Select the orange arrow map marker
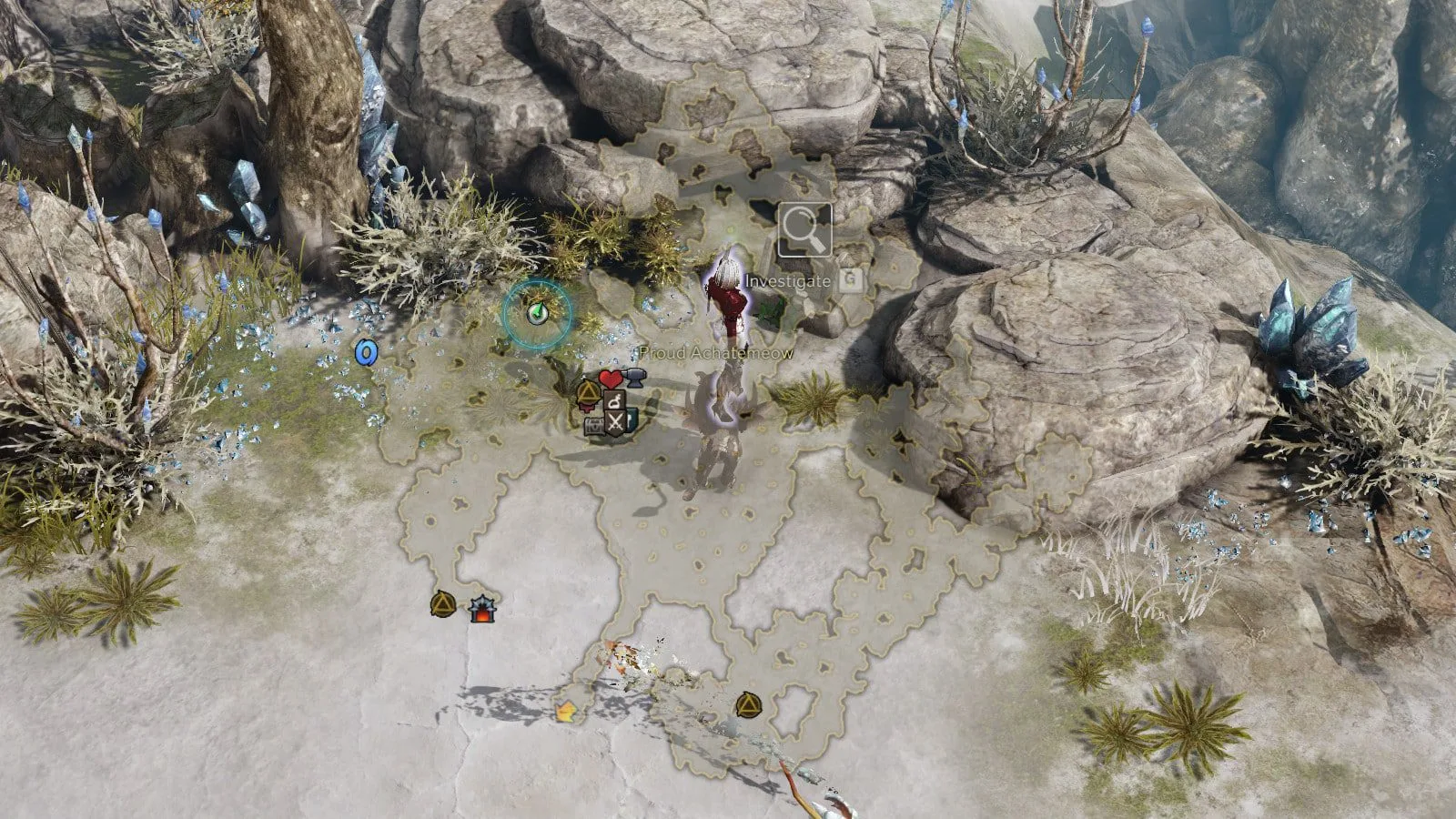1456x819 pixels. (566, 711)
